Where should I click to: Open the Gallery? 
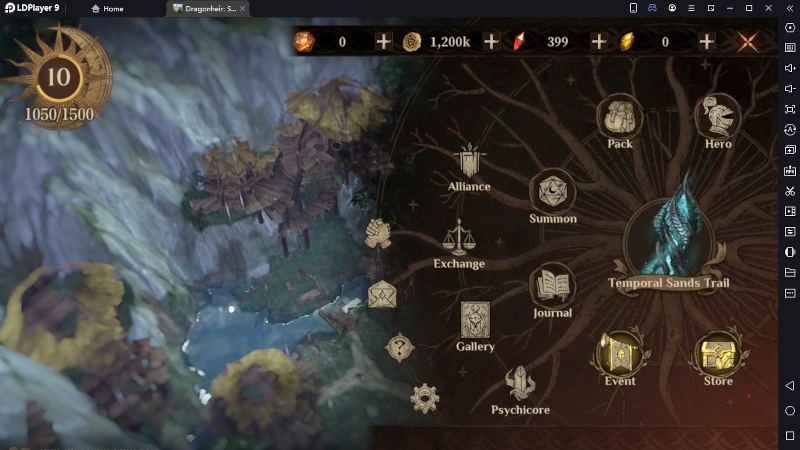475,321
